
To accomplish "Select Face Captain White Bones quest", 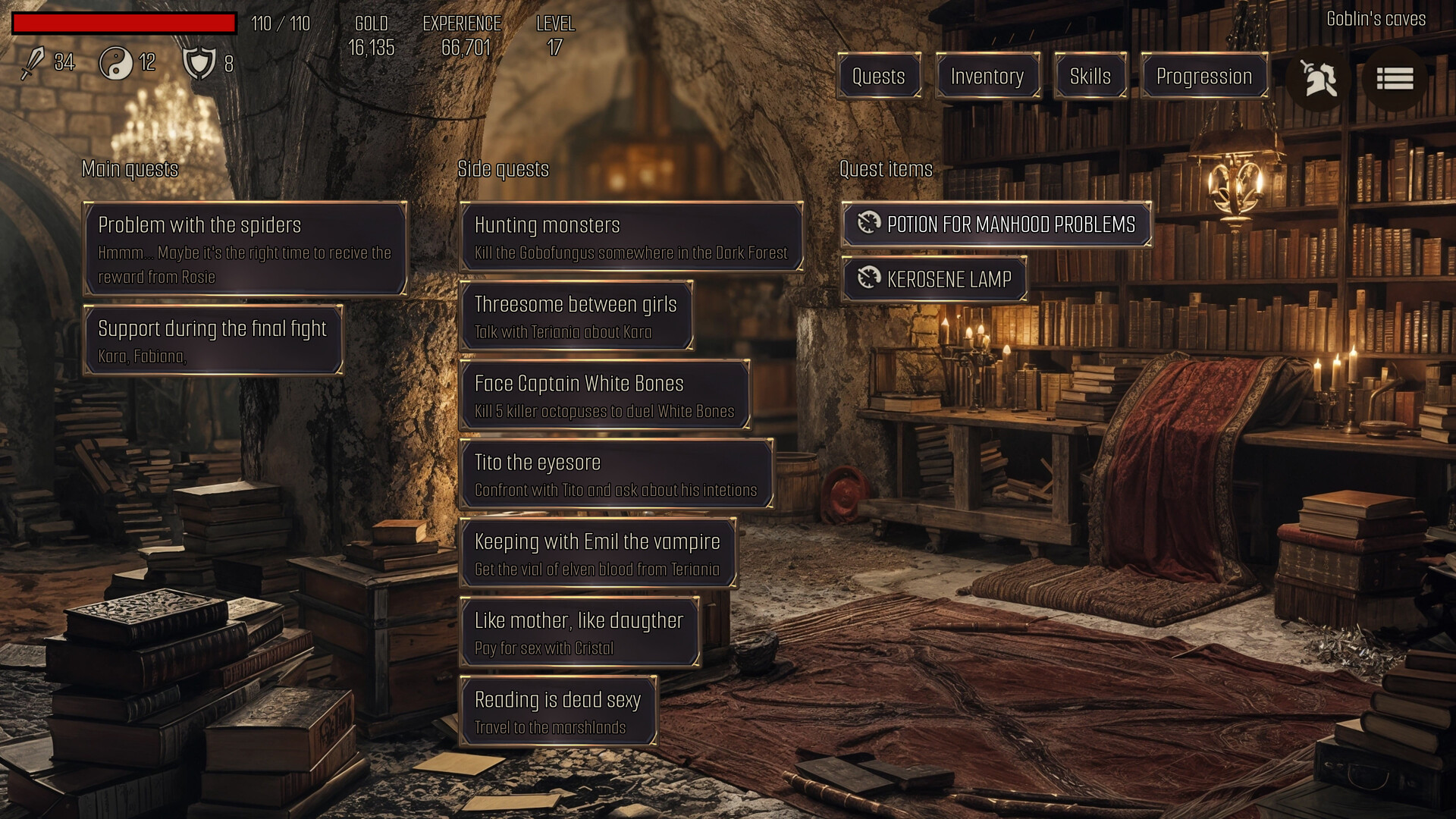I will coord(604,395).
